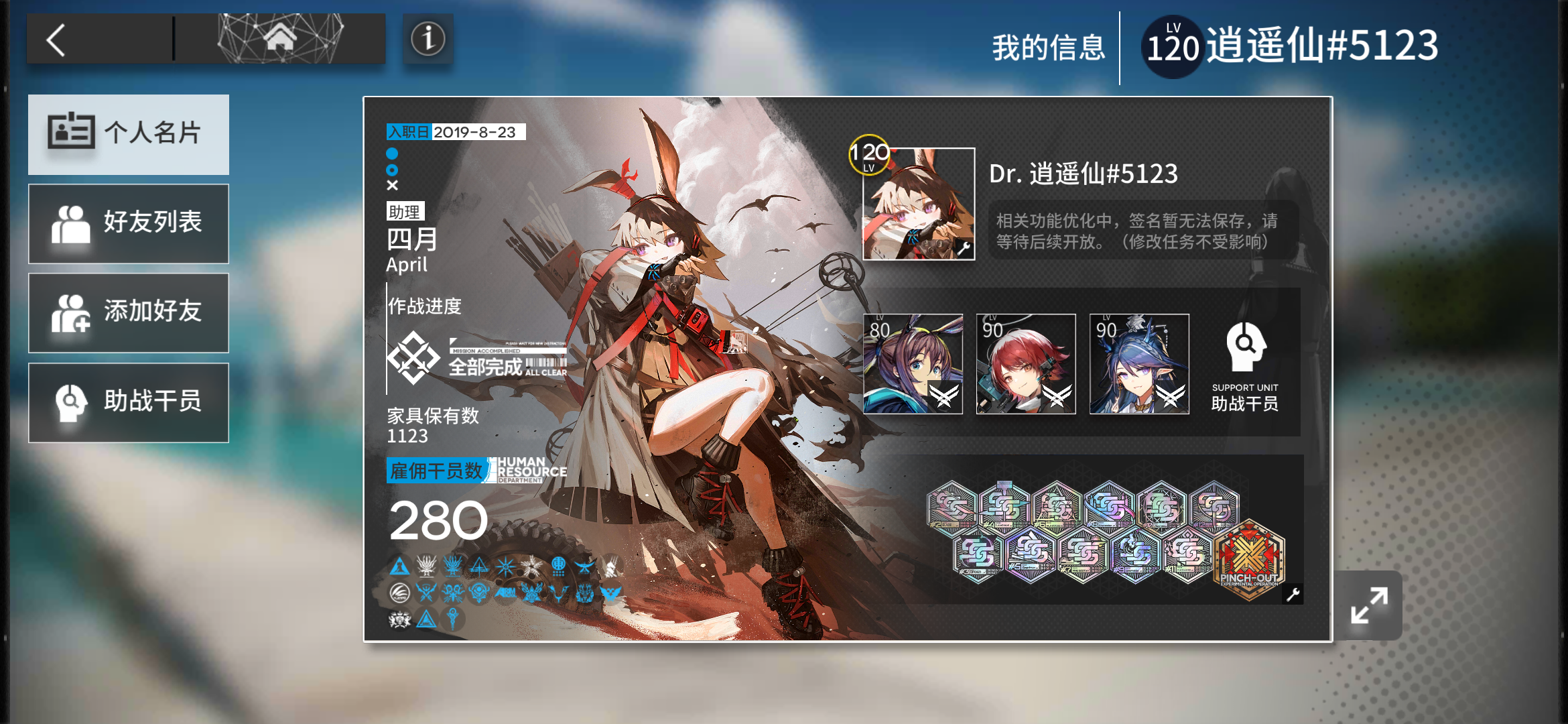Switch to the 个人名片 tab
The image size is (1568, 724).
pos(128,134)
